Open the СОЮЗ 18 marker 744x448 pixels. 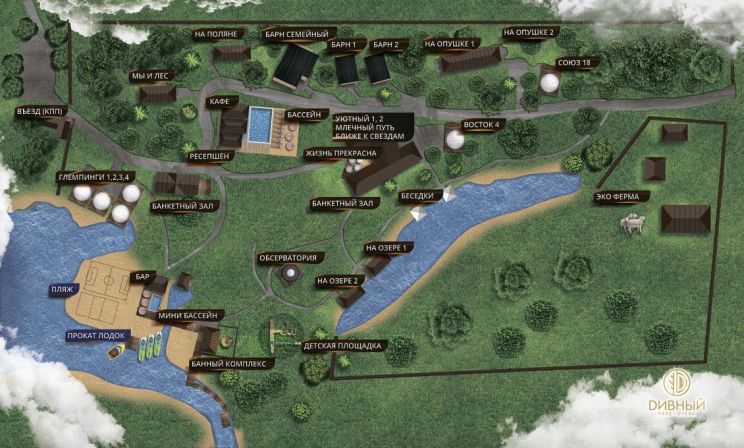pos(573,63)
